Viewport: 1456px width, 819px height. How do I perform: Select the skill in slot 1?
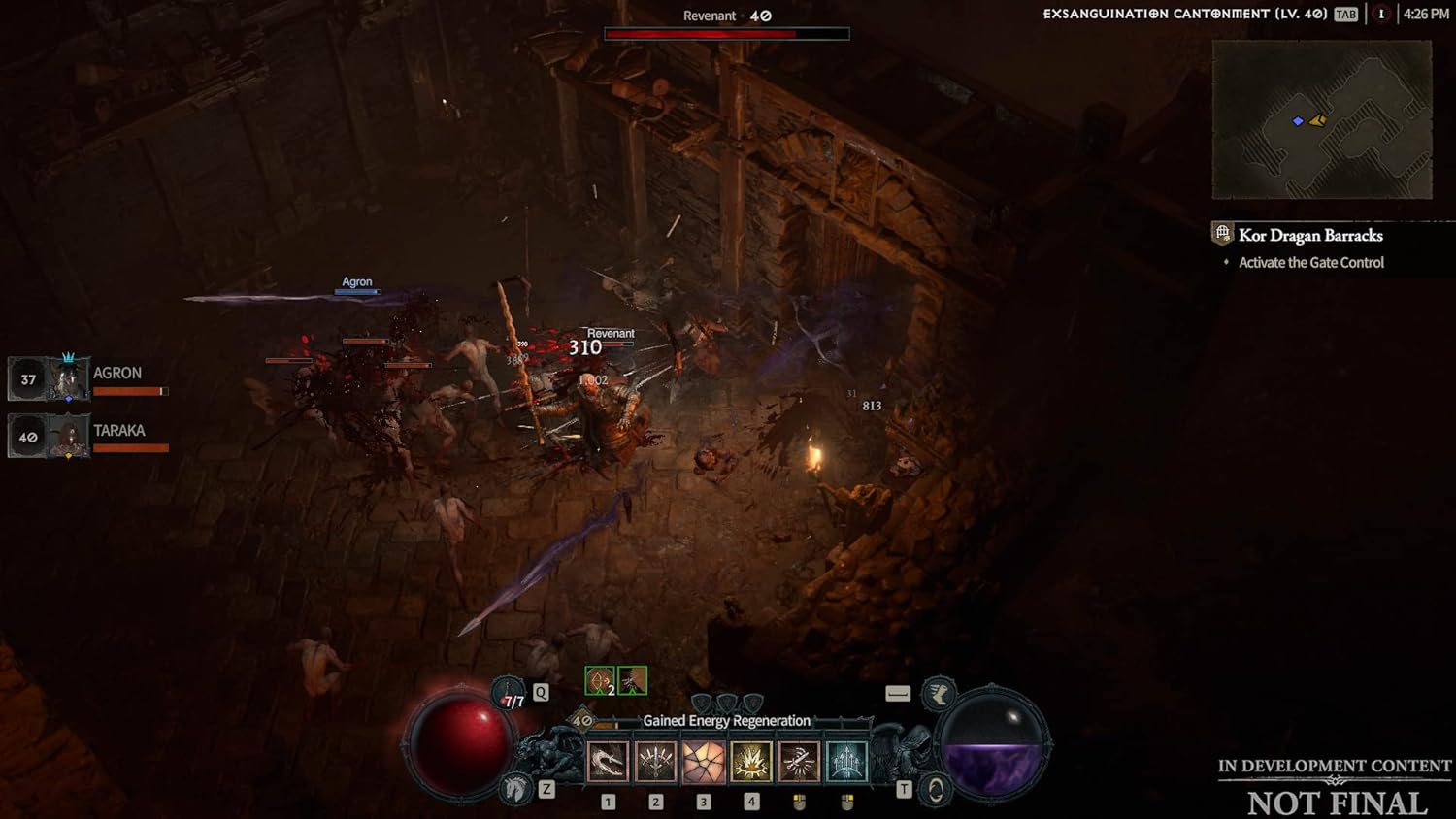[x=606, y=761]
